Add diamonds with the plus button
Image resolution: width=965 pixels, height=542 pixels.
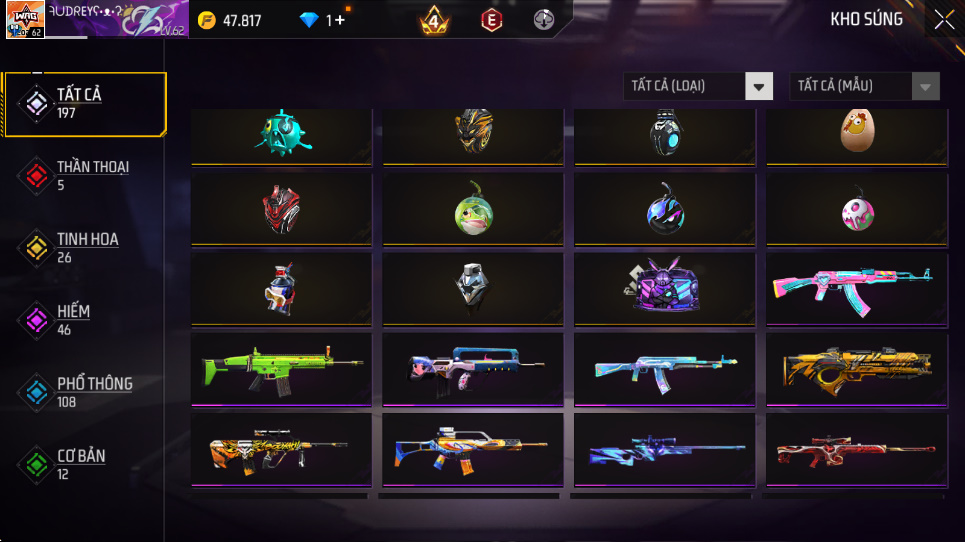[340, 20]
